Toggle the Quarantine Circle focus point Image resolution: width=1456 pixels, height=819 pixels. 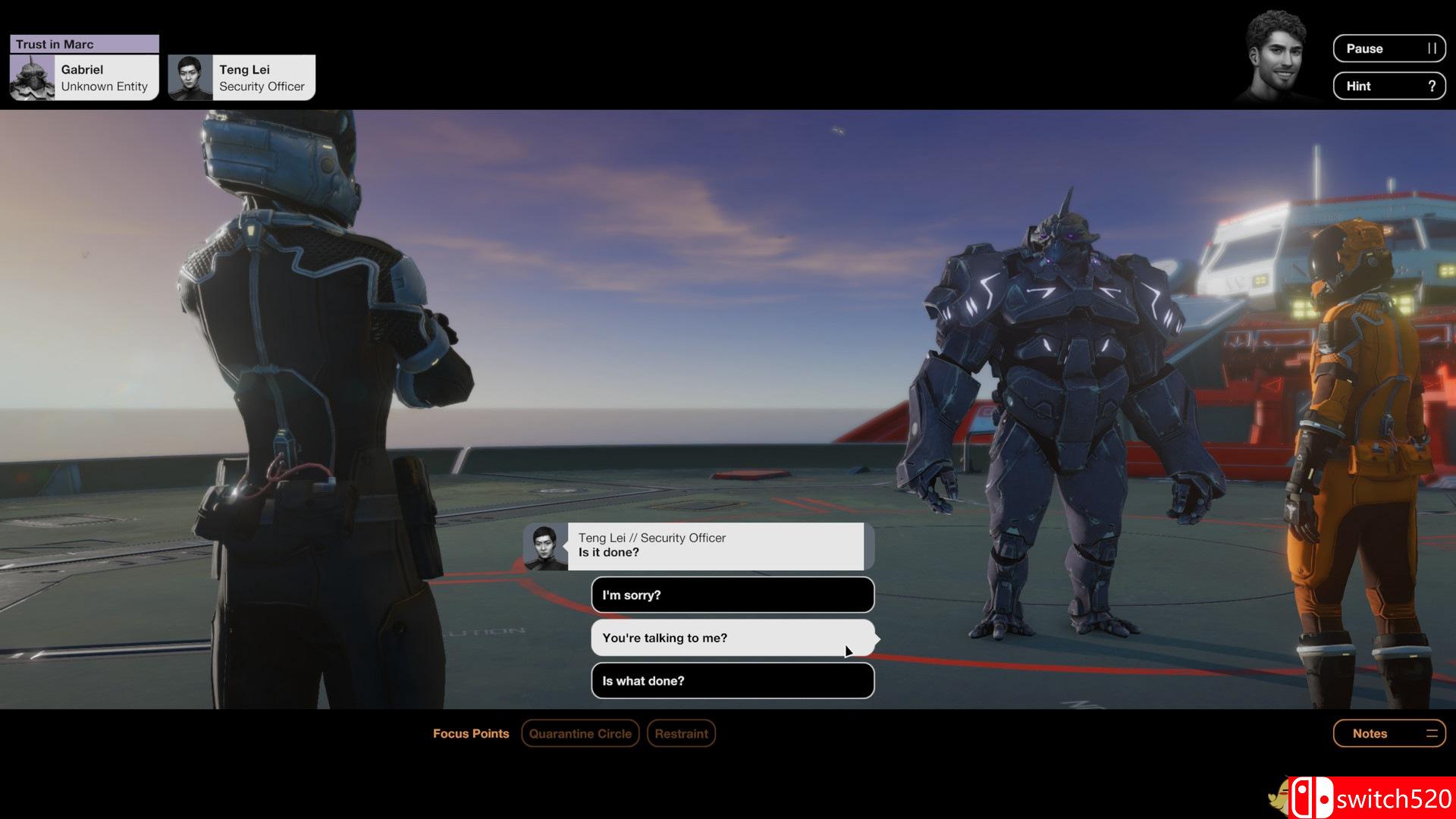(579, 733)
